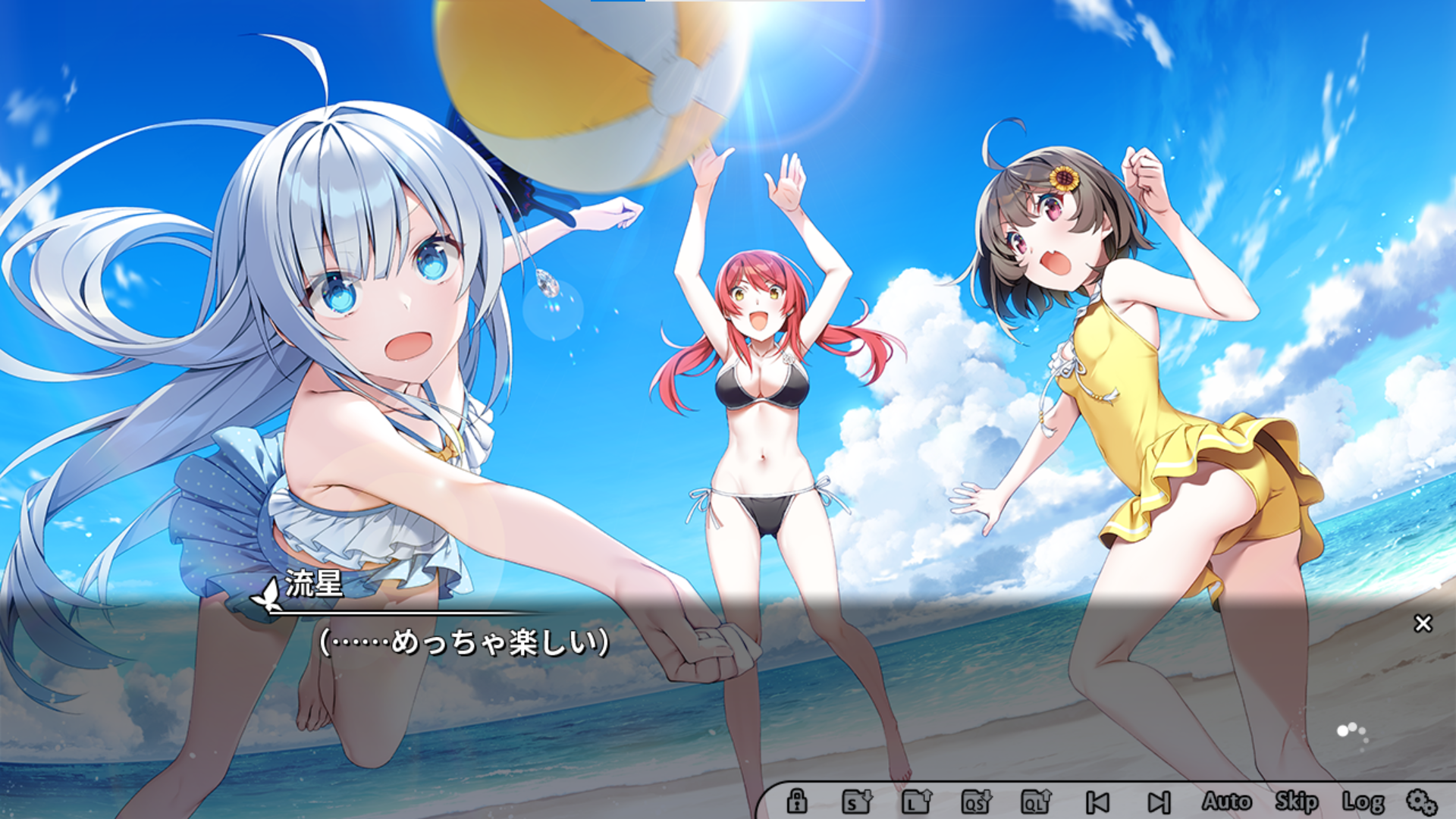The image size is (1456, 819).
Task: Toggle Auto mode
Action: pyautogui.click(x=1226, y=801)
